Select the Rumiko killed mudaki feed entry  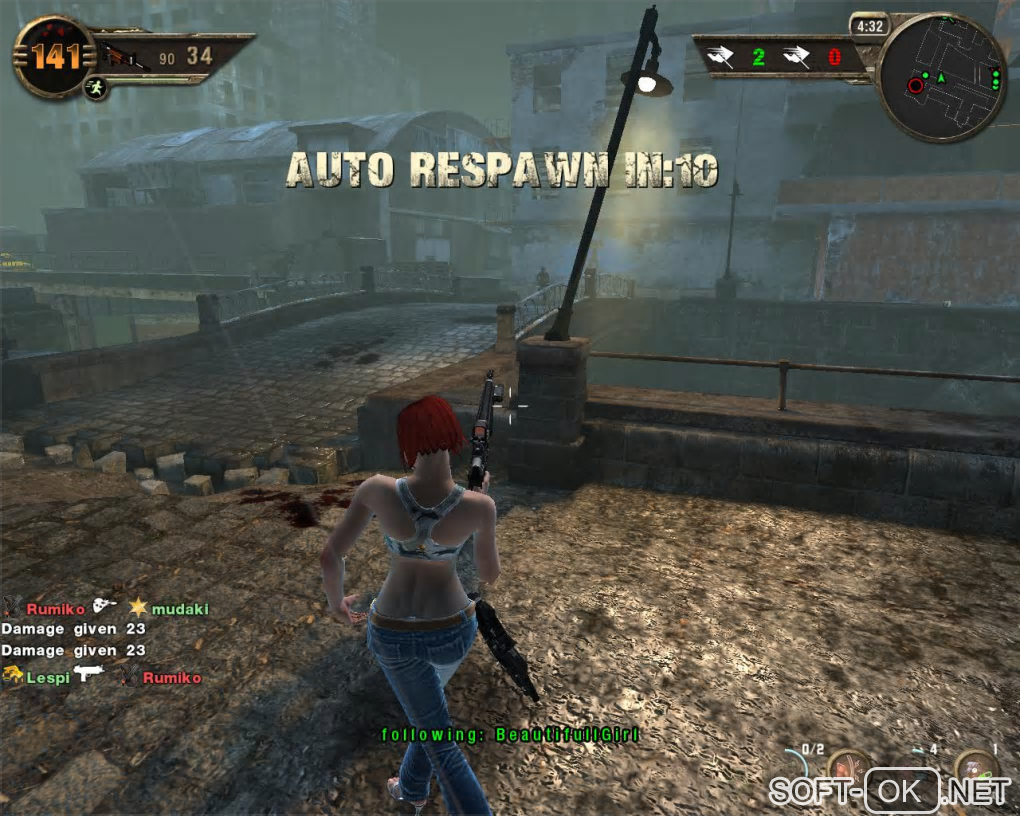tap(105, 608)
